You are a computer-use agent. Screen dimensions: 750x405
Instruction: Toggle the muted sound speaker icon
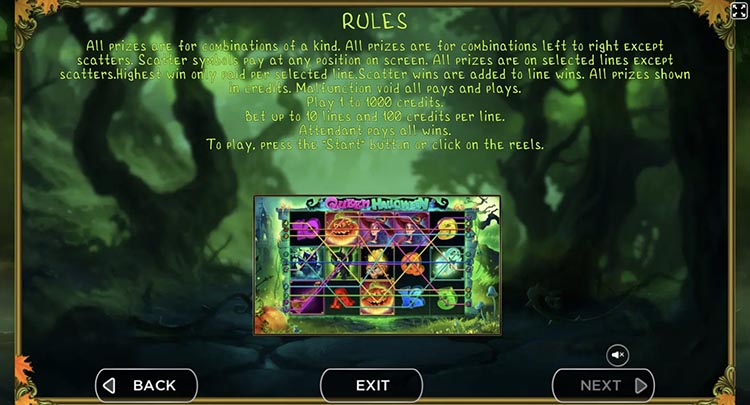click(x=618, y=354)
